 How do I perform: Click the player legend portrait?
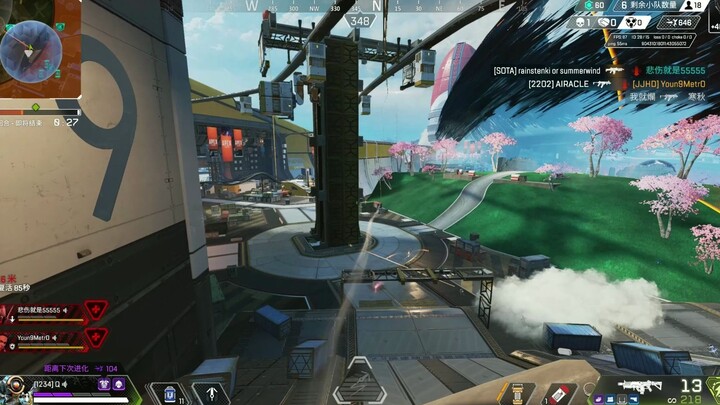click(16, 388)
